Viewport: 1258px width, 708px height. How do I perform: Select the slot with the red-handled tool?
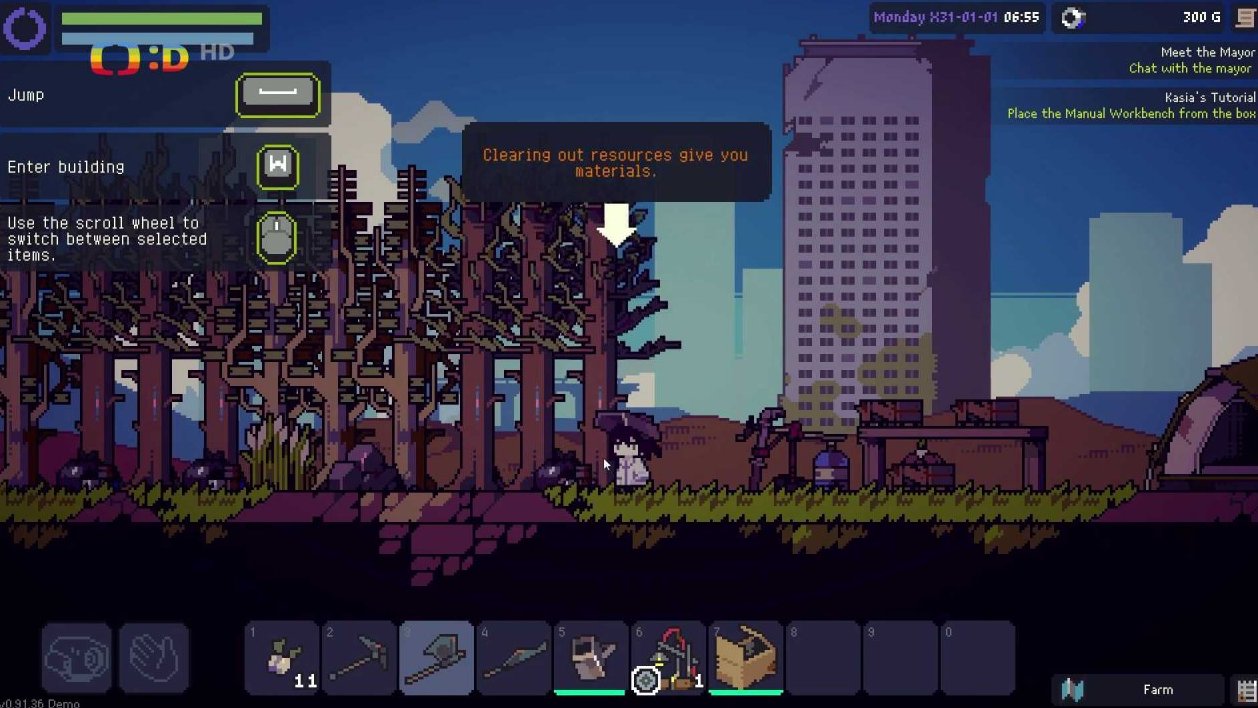[x=669, y=658]
